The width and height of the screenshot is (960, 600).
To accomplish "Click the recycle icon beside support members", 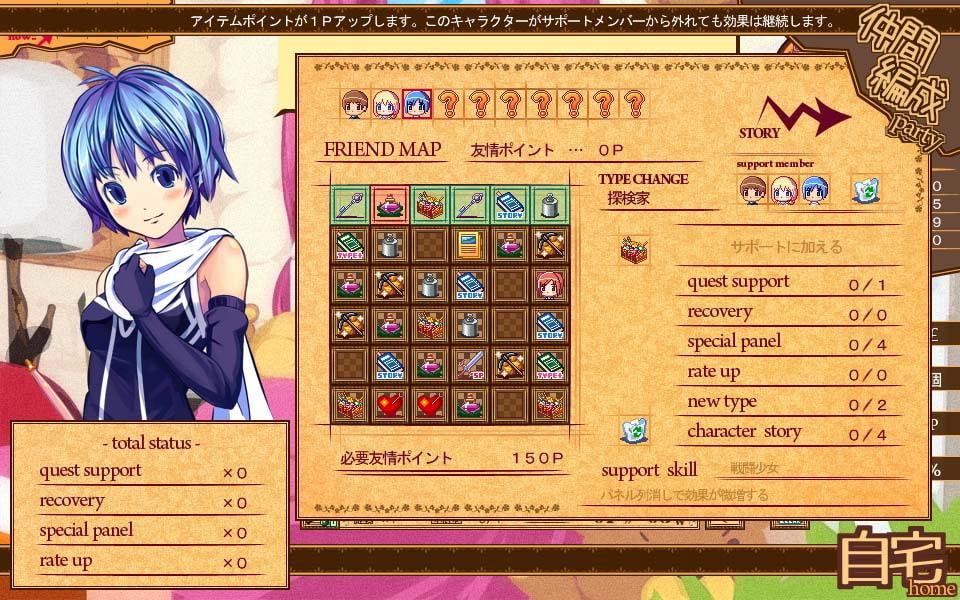I will (x=865, y=190).
